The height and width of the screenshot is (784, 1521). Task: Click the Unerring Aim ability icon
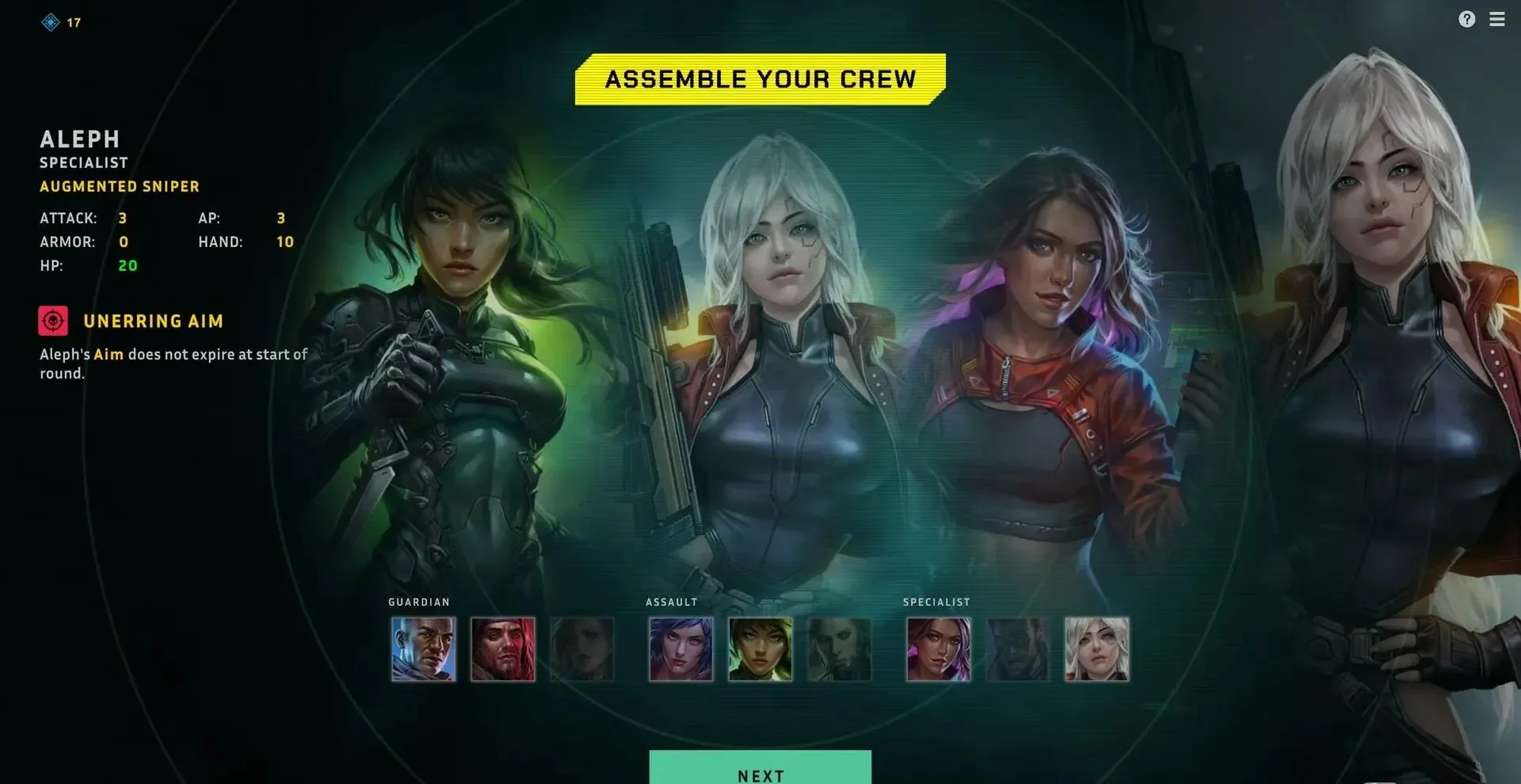click(x=53, y=321)
